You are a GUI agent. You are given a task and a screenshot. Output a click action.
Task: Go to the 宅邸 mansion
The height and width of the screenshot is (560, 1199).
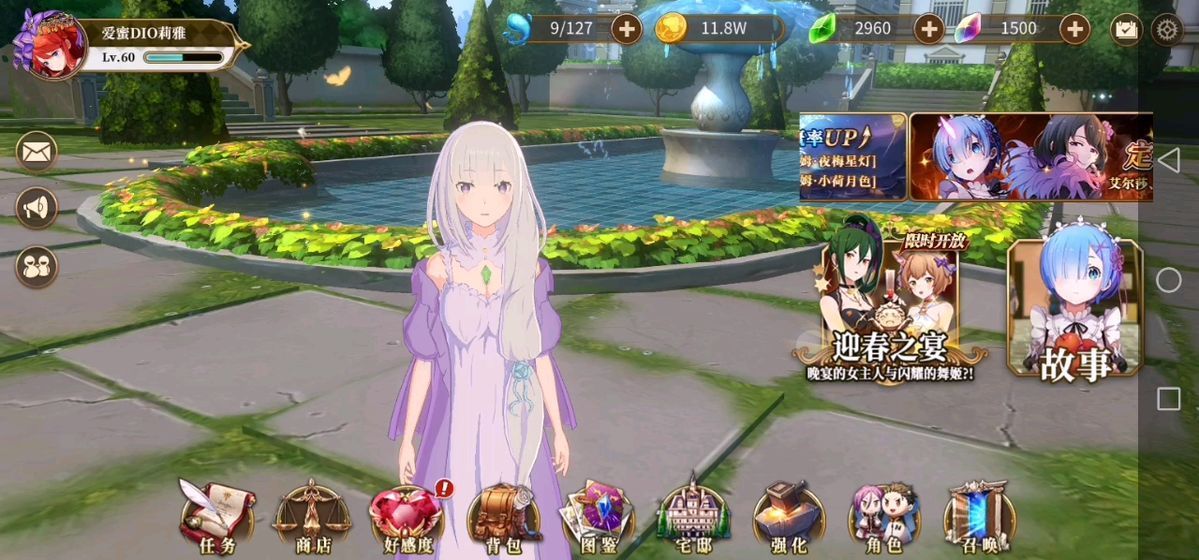tap(692, 514)
